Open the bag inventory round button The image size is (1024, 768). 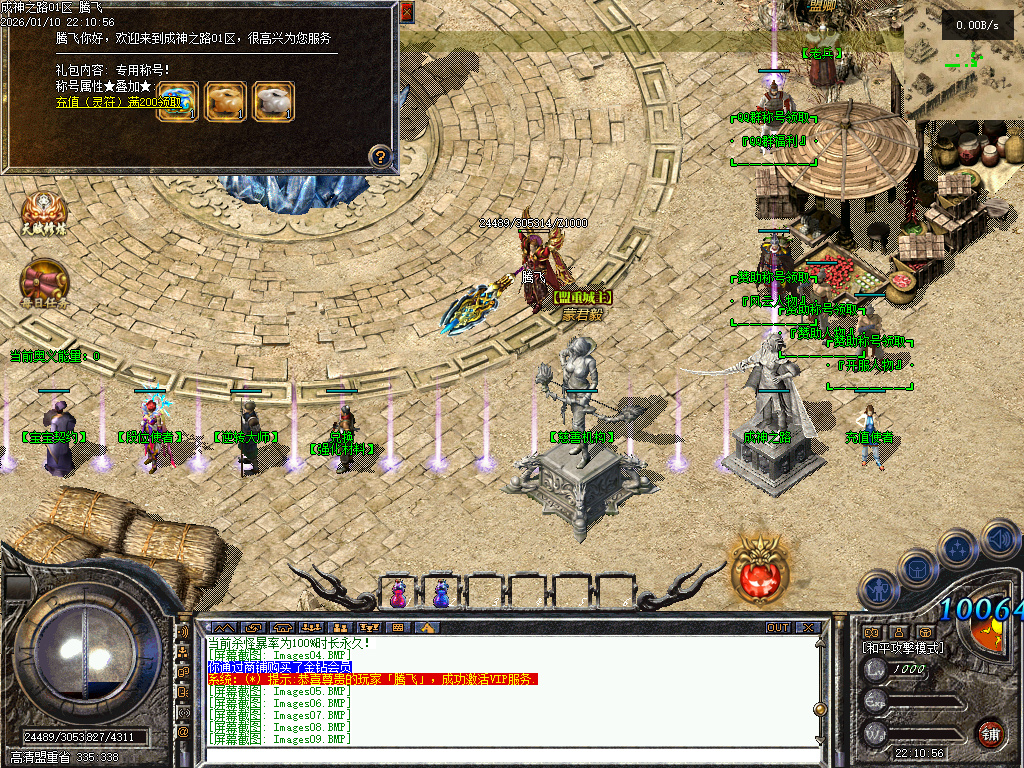point(917,568)
